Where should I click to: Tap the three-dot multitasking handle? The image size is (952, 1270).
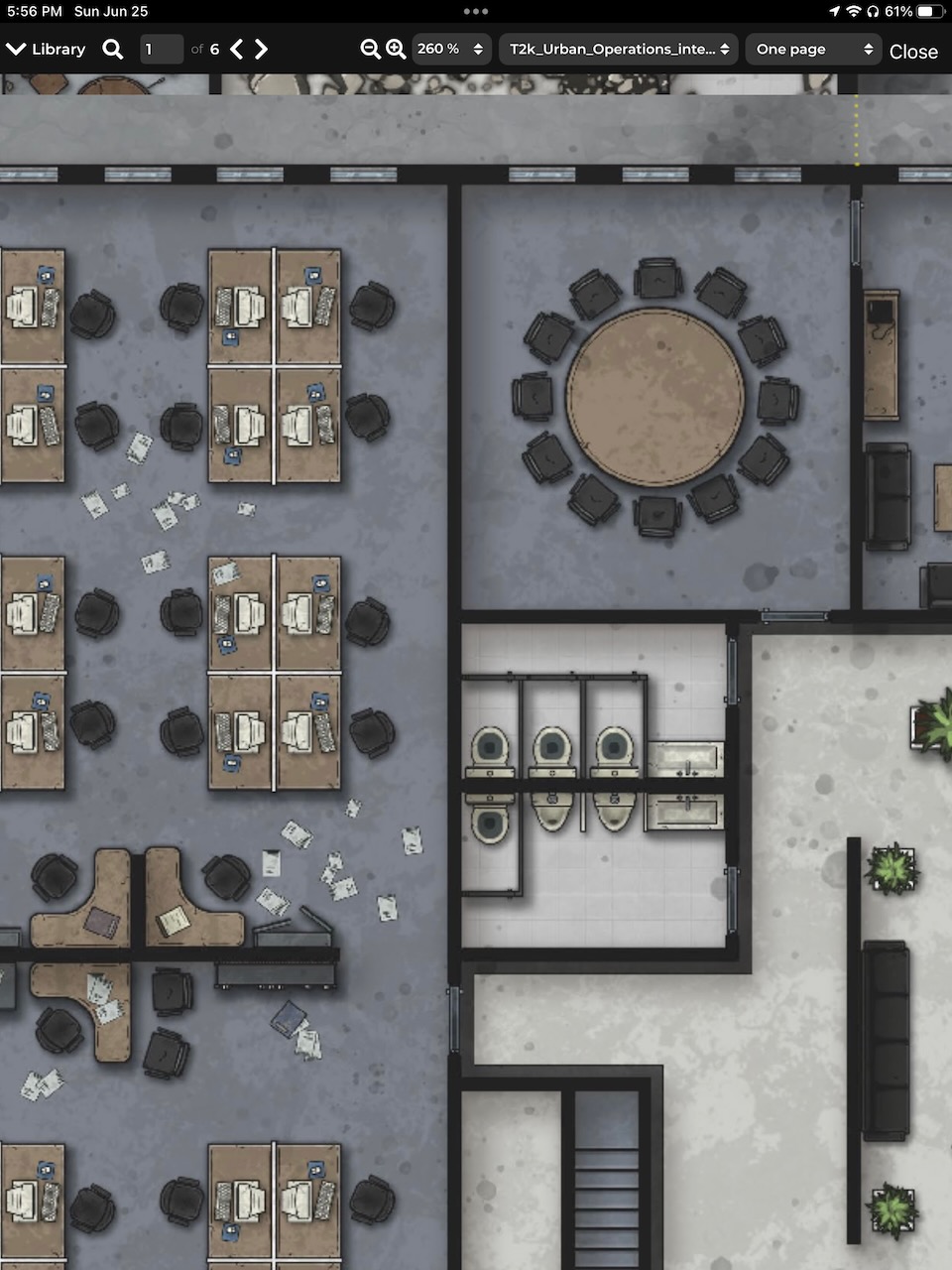pyautogui.click(x=476, y=12)
